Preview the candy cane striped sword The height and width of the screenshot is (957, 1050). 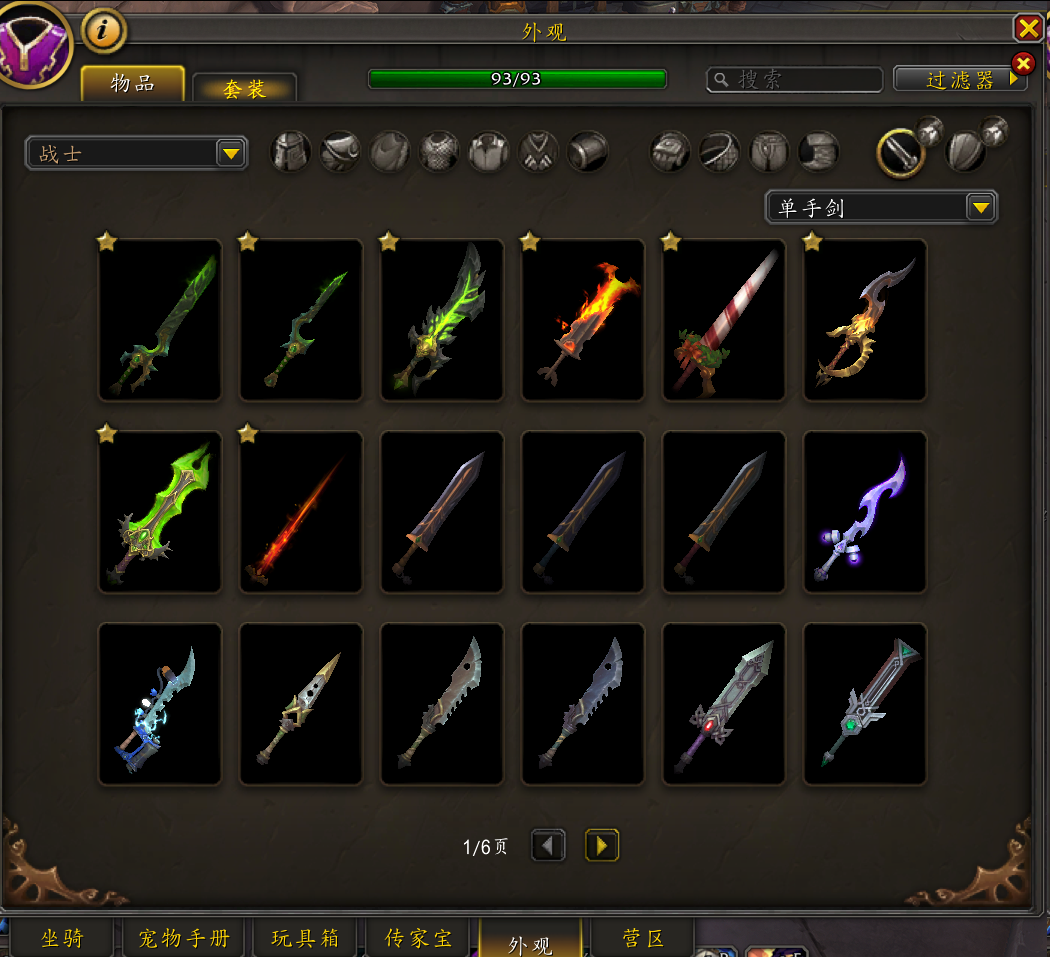pos(724,320)
